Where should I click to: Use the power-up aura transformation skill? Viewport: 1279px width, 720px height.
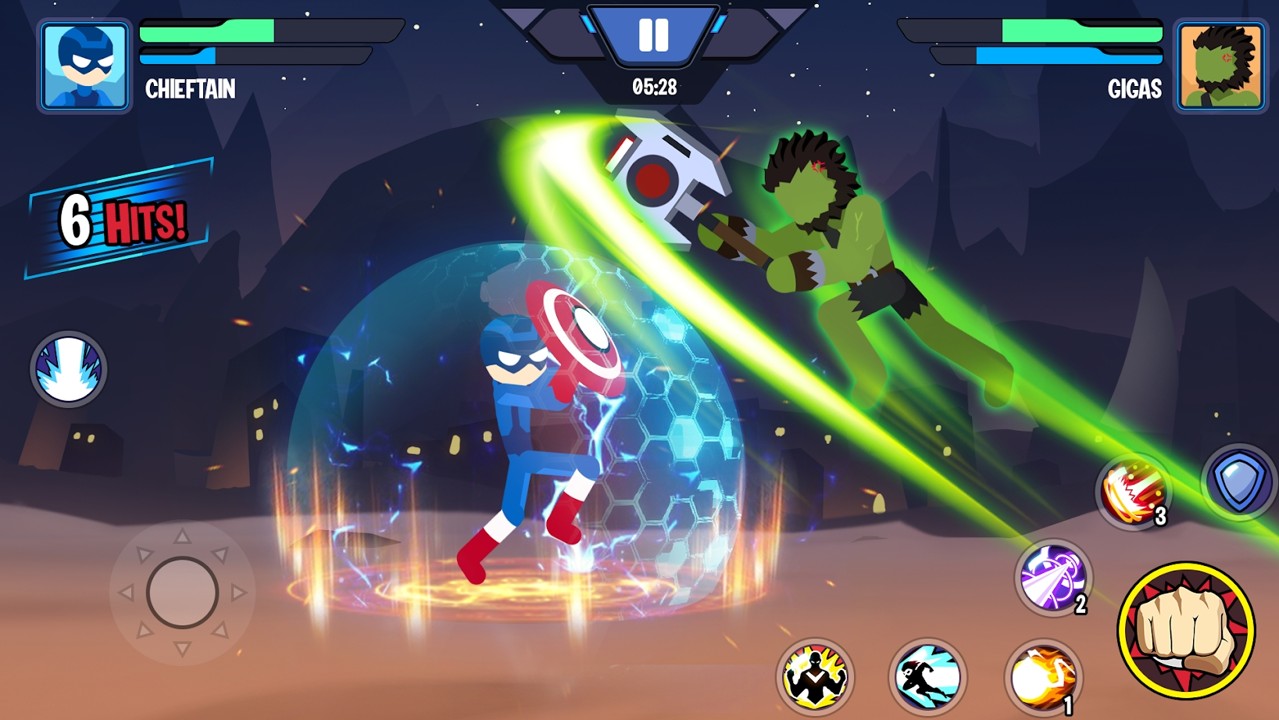[815, 677]
